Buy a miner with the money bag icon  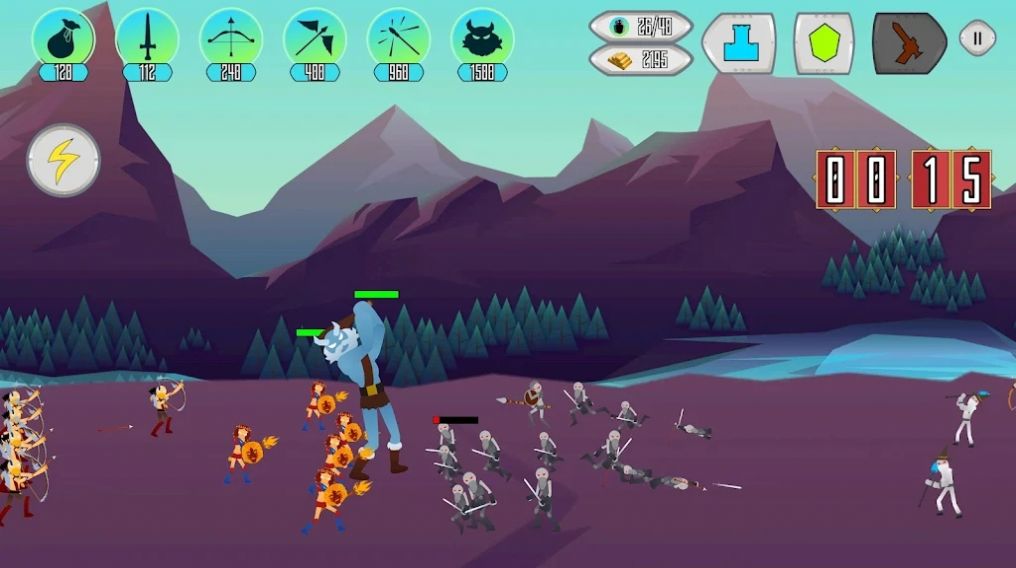tap(63, 38)
